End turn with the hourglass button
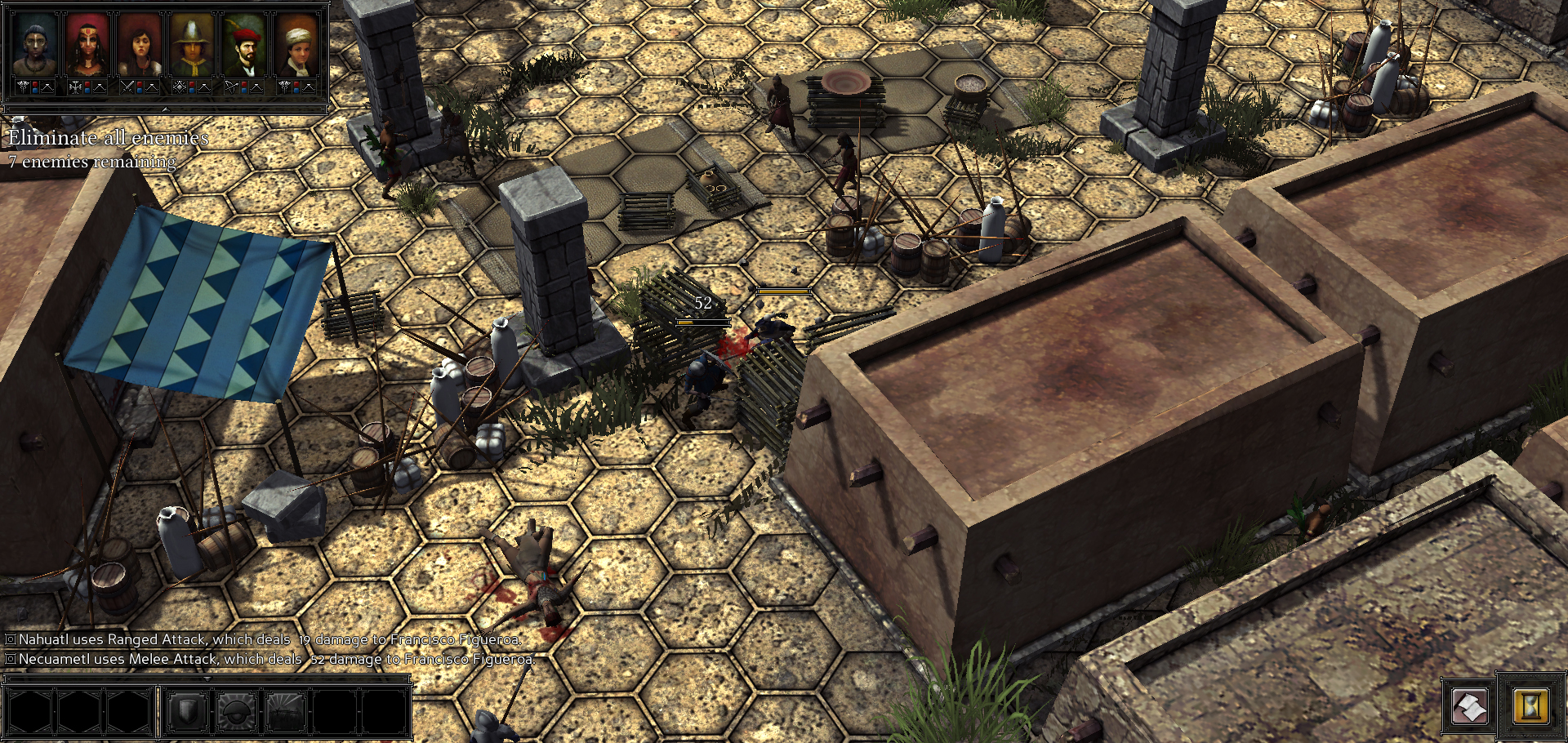Image resolution: width=1568 pixels, height=743 pixels. tap(1530, 706)
